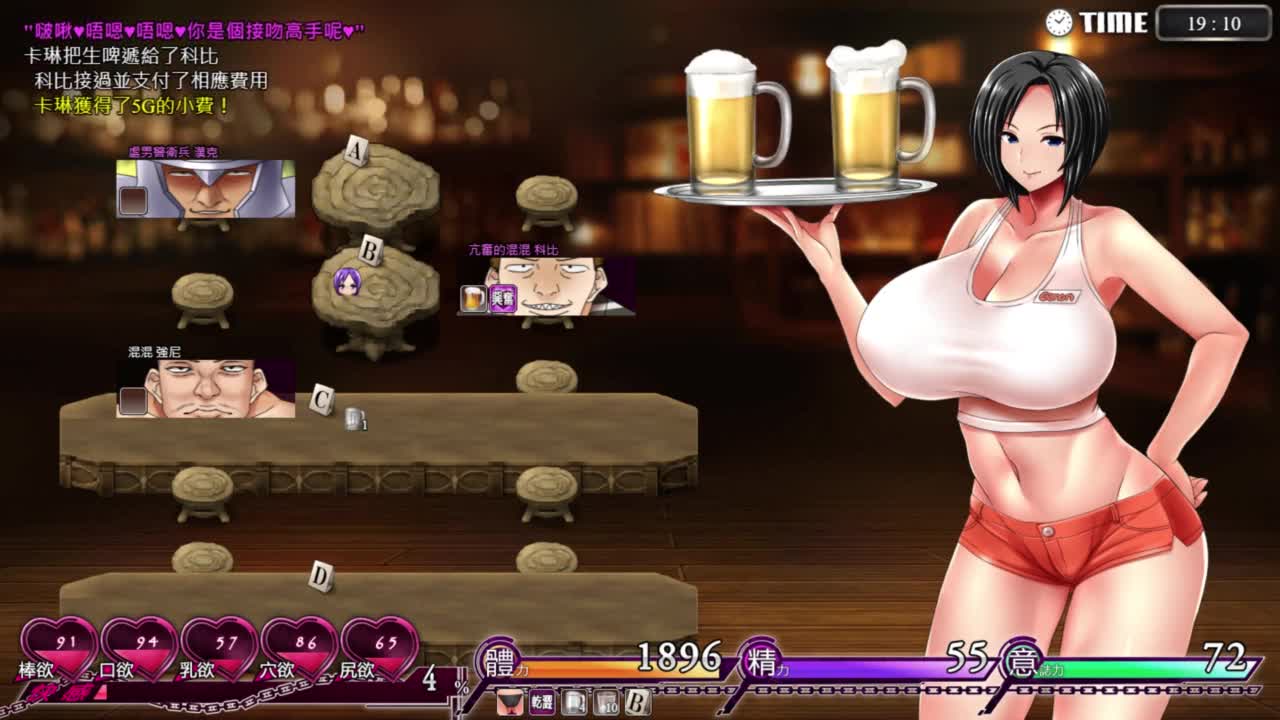Click the glass icon showing 10
1280x720 pixels.
coord(606,703)
